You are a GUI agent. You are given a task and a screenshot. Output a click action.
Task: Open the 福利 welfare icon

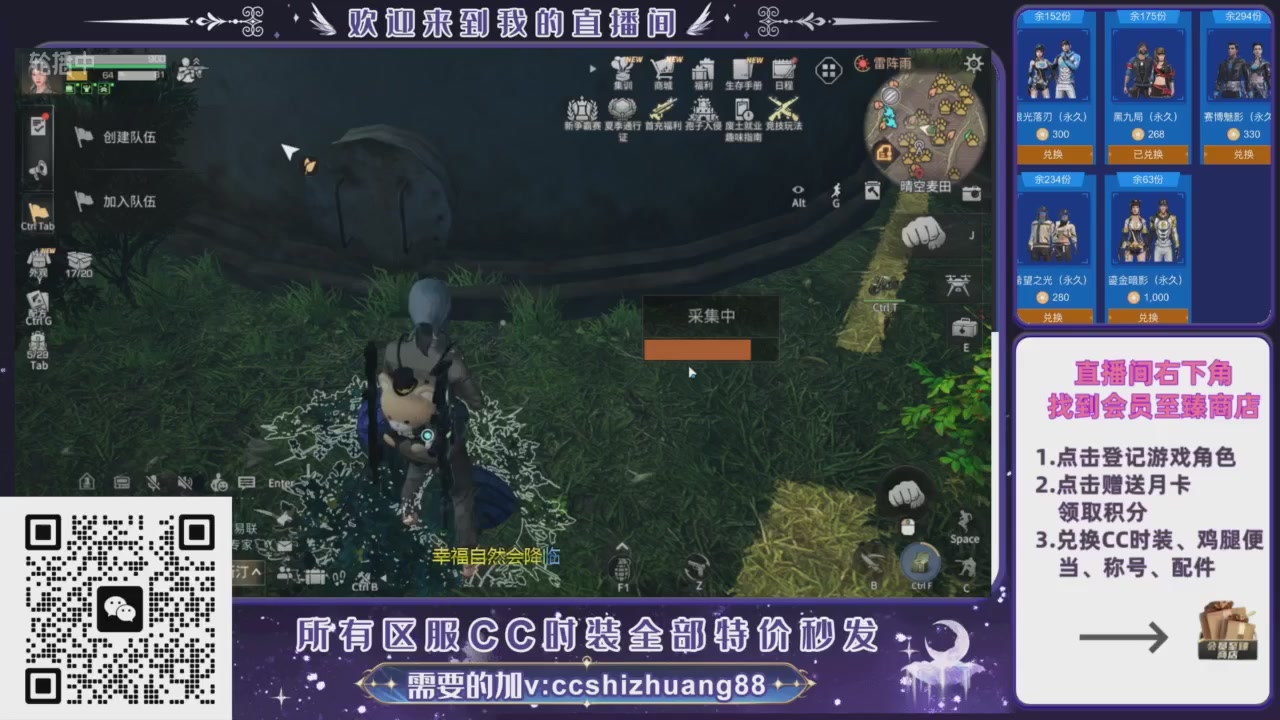pyautogui.click(x=702, y=69)
